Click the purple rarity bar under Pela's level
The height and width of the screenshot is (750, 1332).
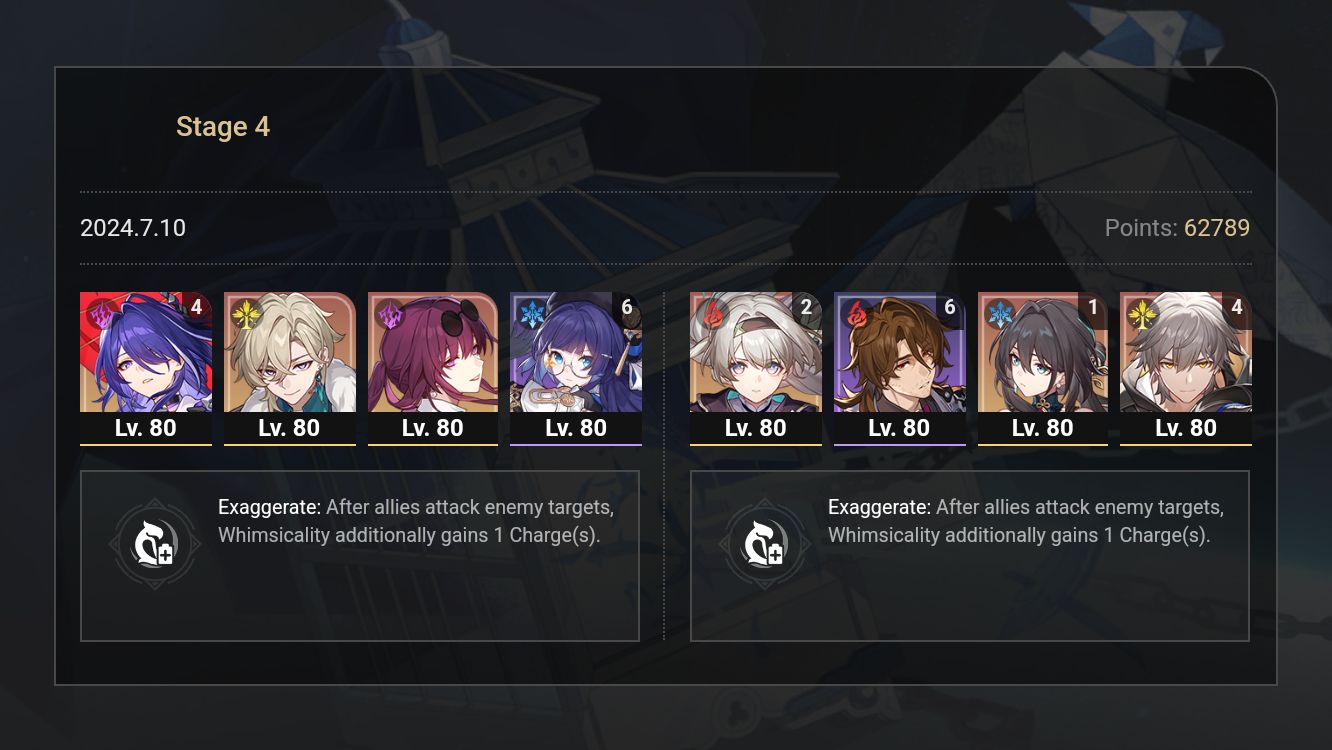[576, 444]
